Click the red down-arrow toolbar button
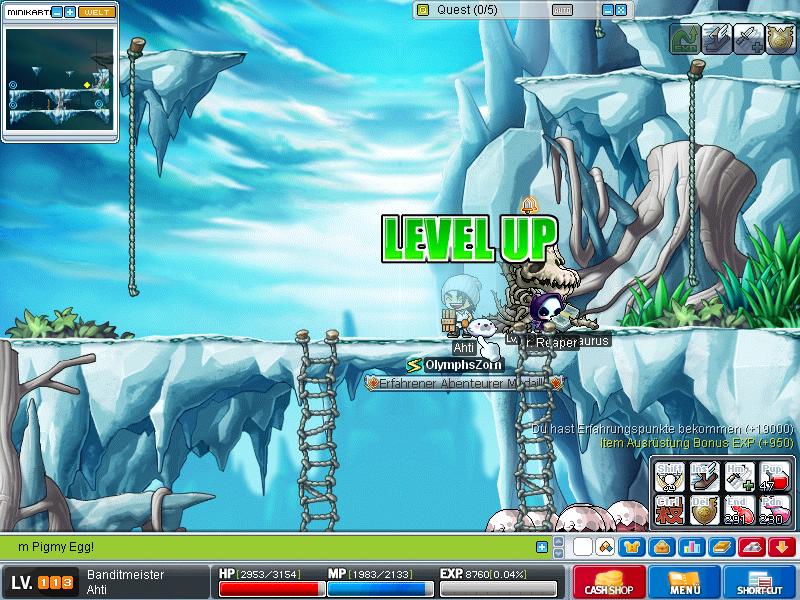 point(782,547)
